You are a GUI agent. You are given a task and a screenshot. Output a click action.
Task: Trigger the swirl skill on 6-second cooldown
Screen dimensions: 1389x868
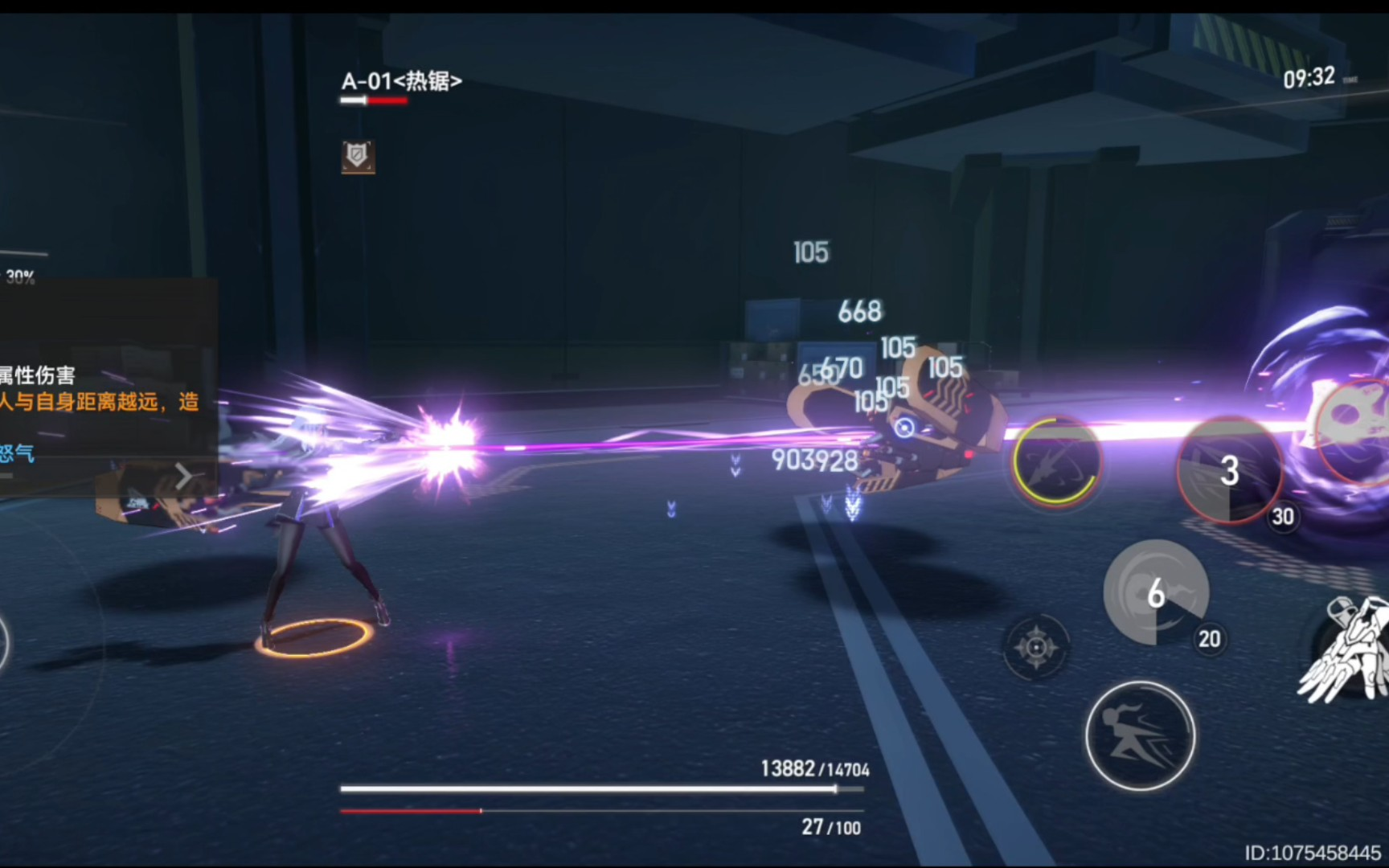point(1155,593)
